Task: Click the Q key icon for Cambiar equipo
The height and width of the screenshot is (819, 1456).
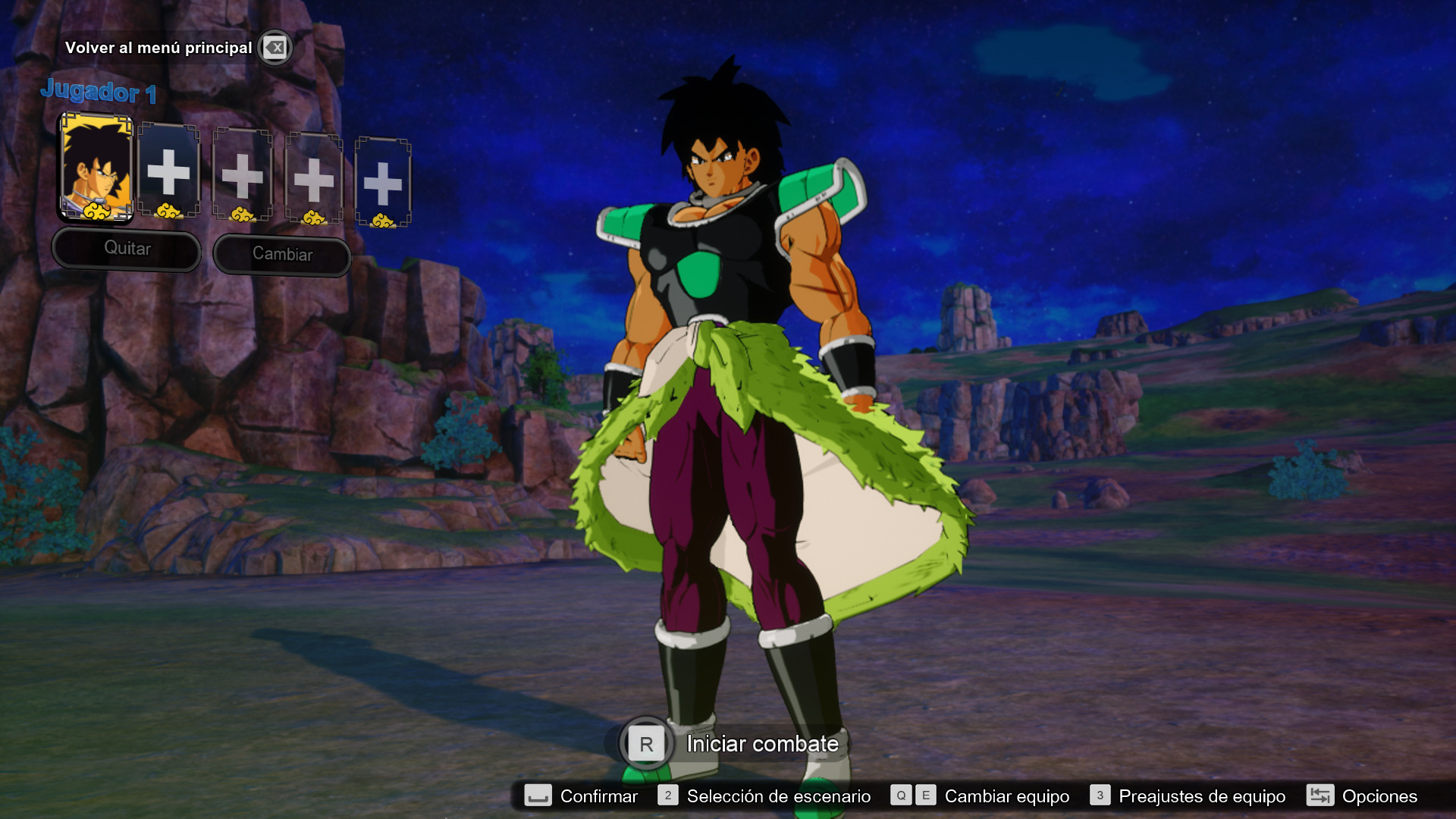Action: click(x=900, y=796)
